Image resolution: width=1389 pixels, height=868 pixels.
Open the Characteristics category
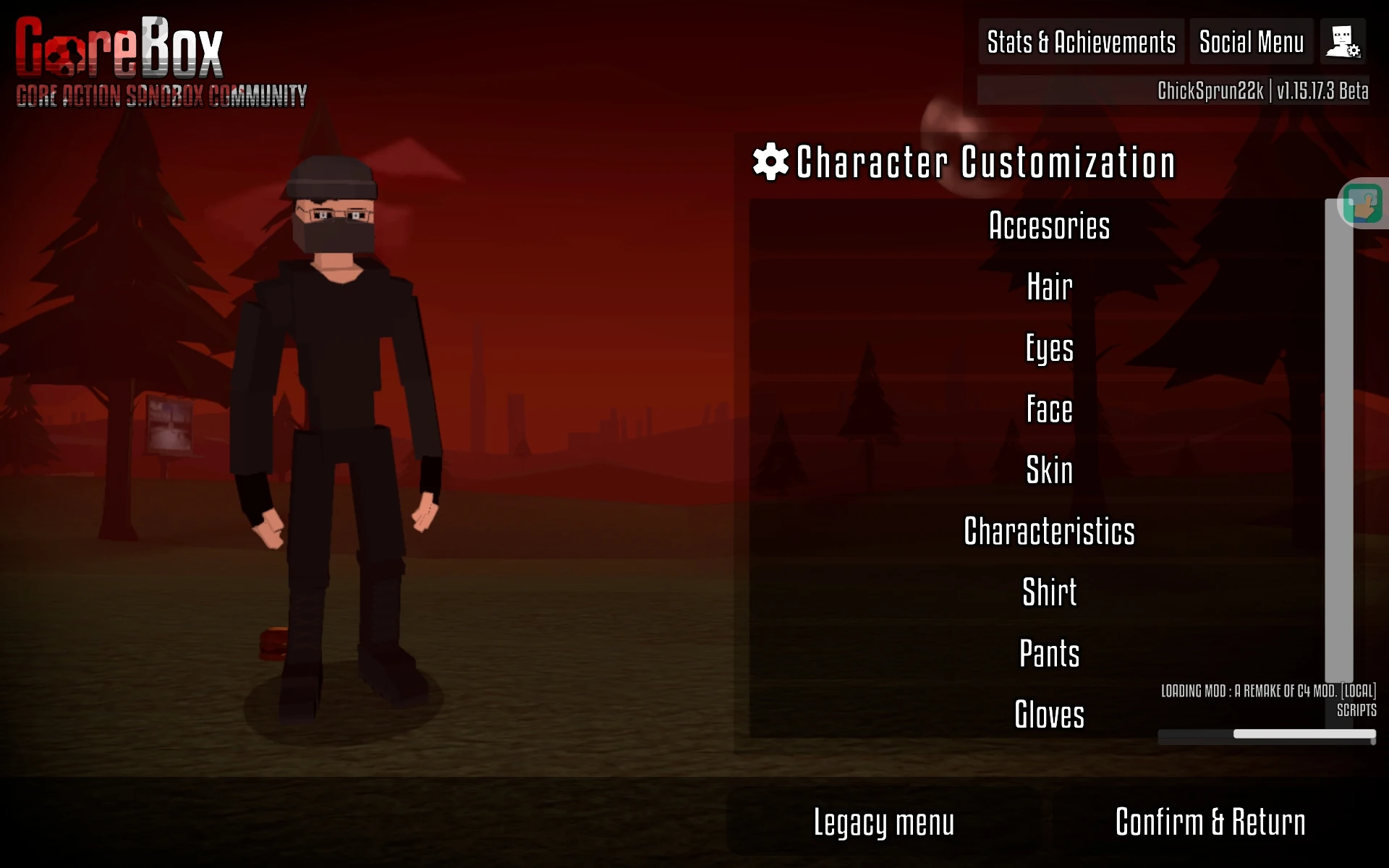point(1050,531)
